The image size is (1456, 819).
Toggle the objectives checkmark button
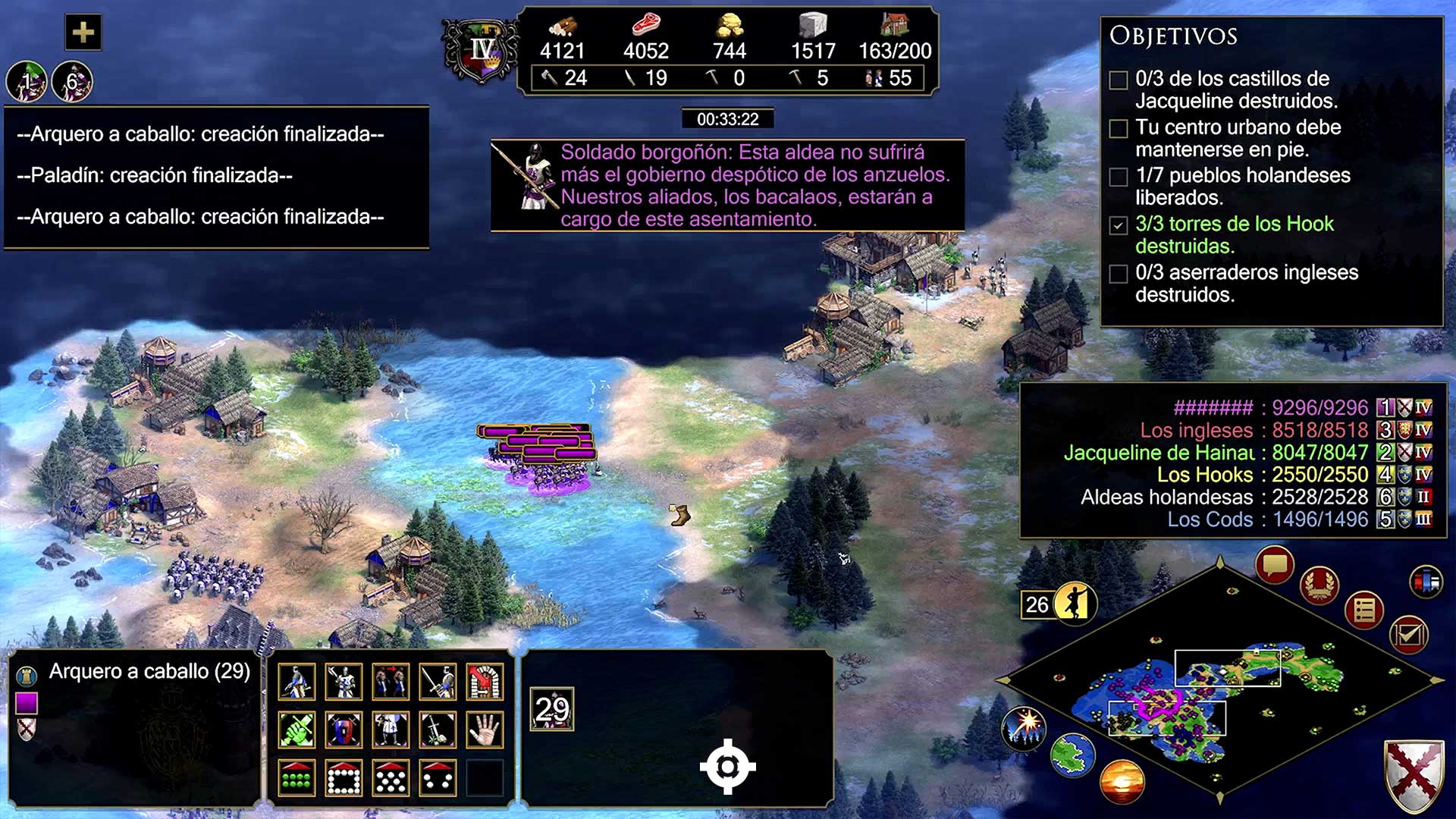[1409, 635]
